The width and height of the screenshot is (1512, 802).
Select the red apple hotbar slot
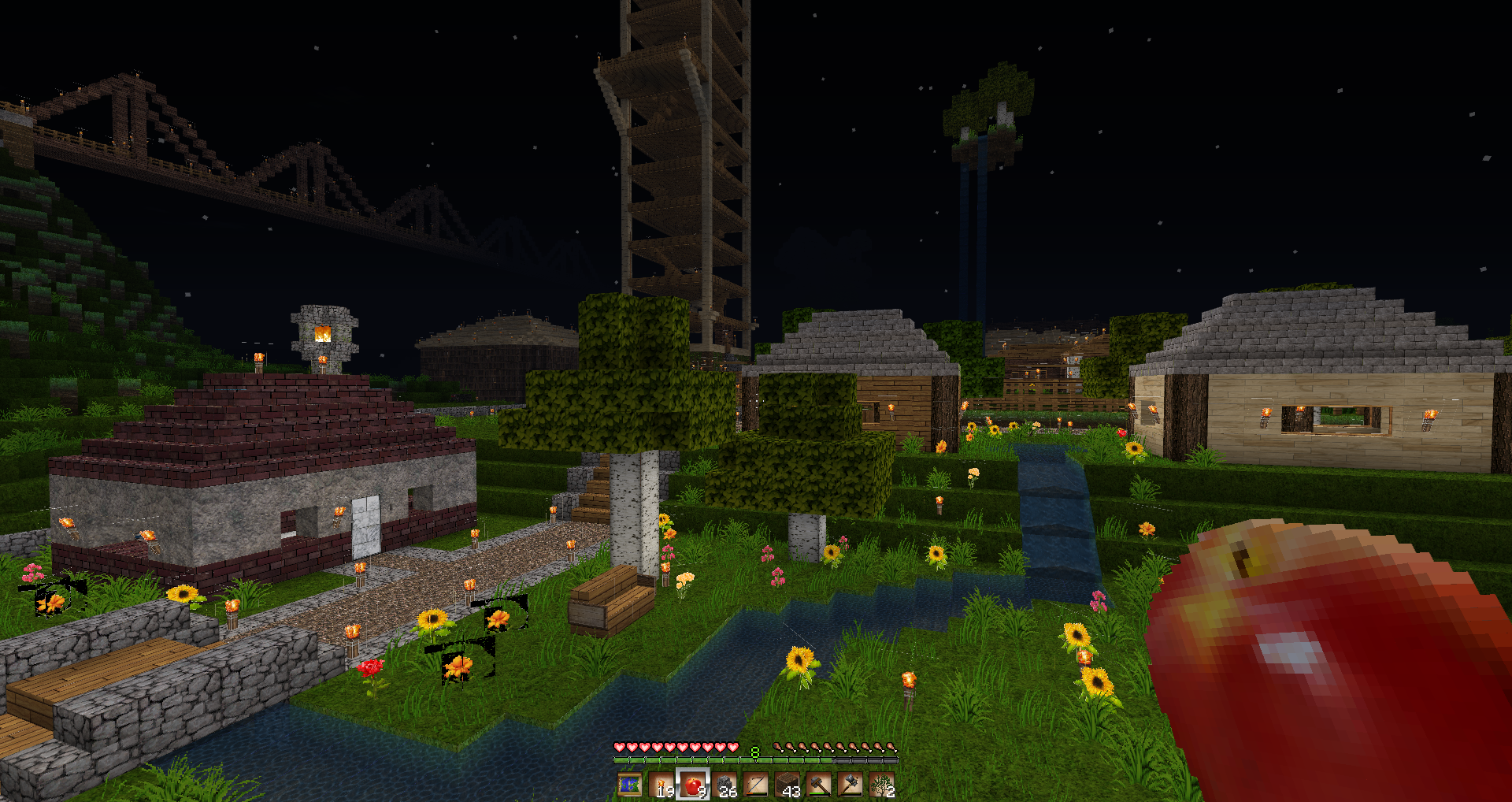point(693,785)
